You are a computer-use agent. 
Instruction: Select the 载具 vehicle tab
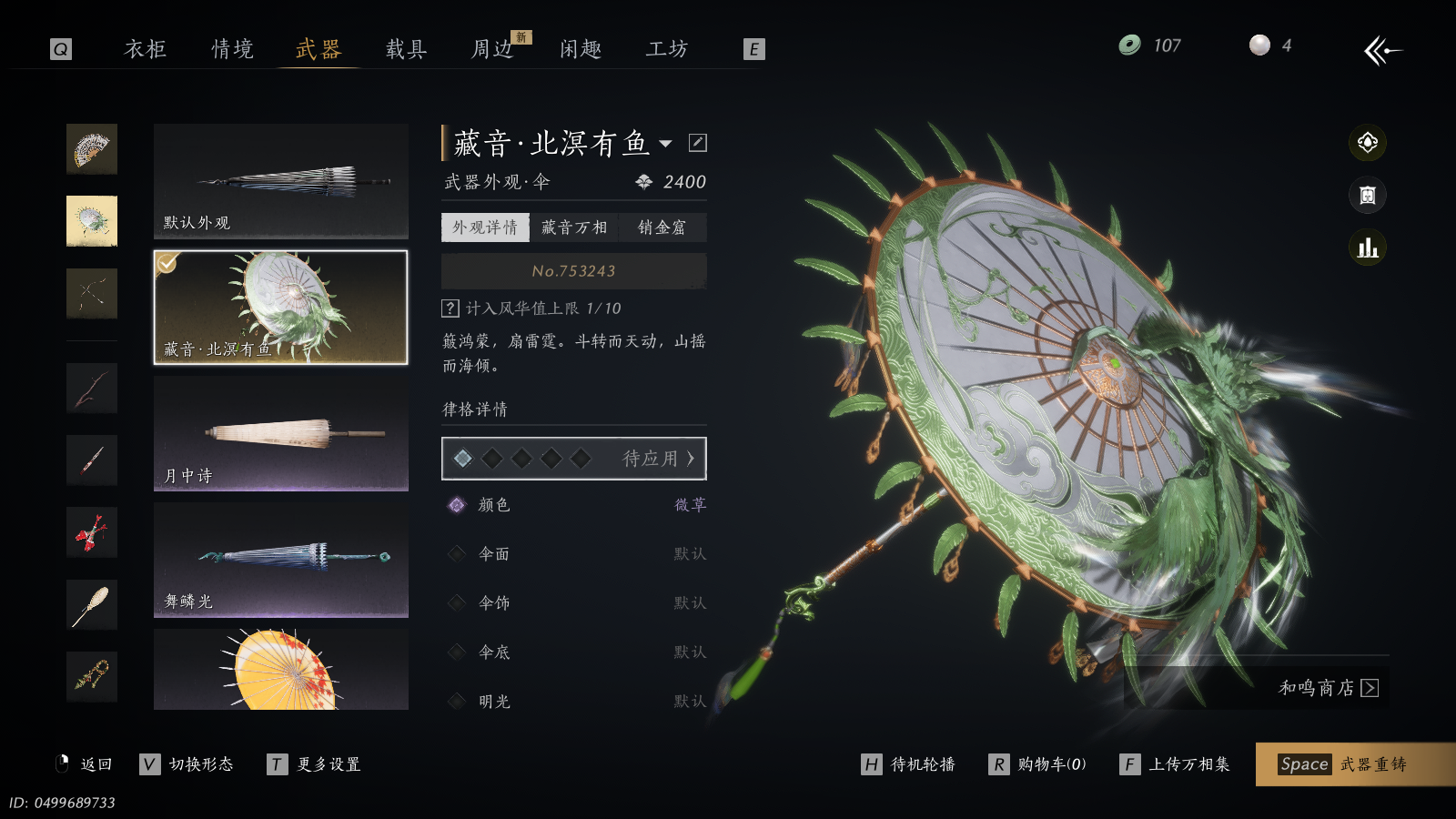pos(406,49)
